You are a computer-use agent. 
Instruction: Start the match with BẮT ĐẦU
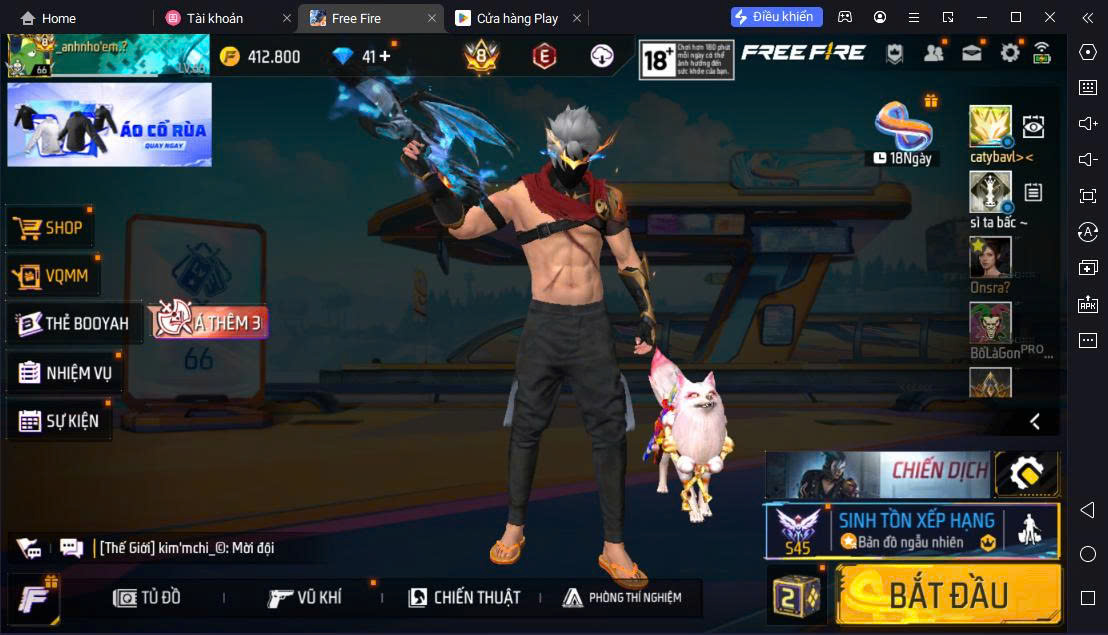[x=947, y=594]
